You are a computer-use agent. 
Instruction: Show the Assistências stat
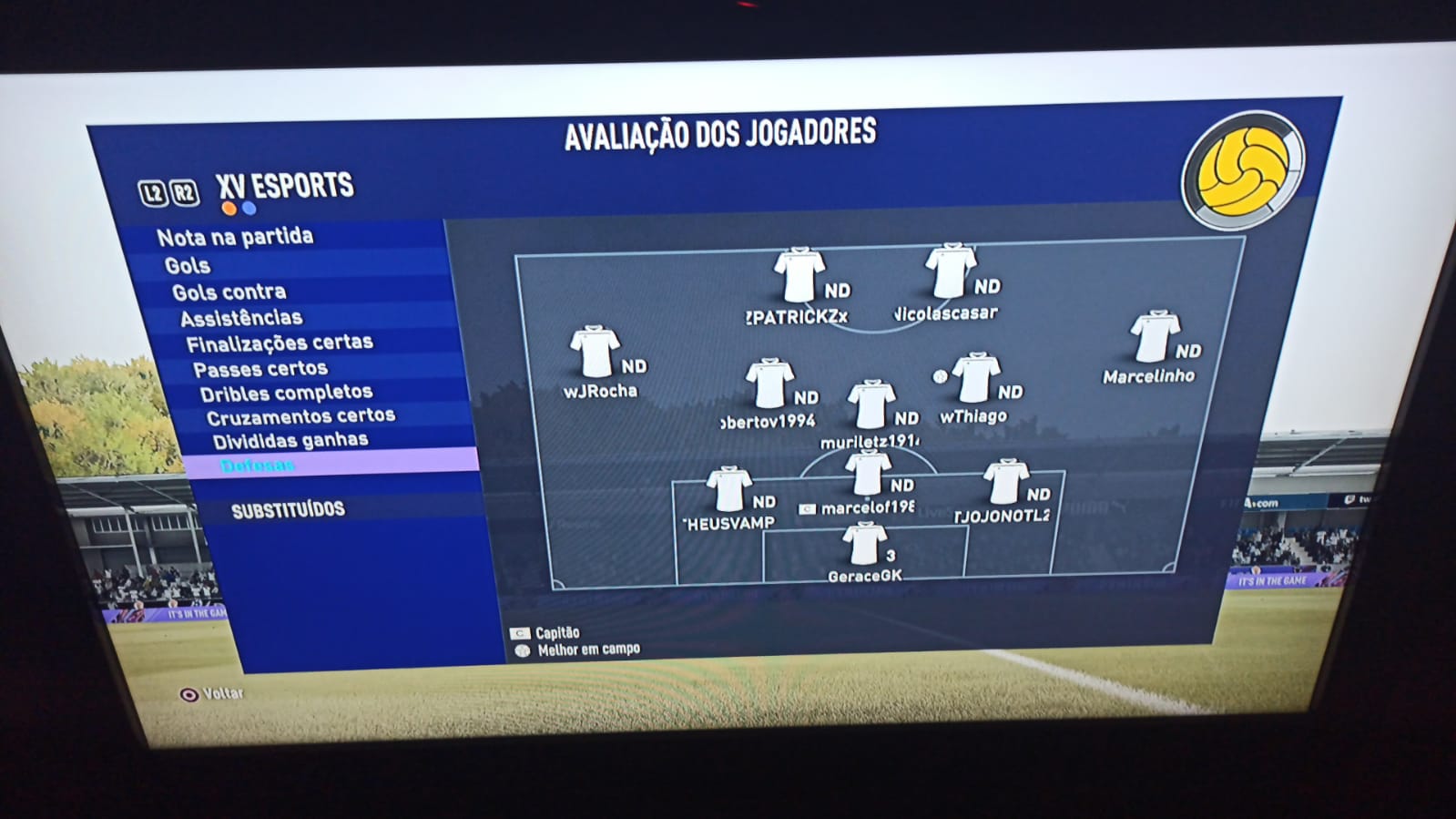pyautogui.click(x=241, y=318)
